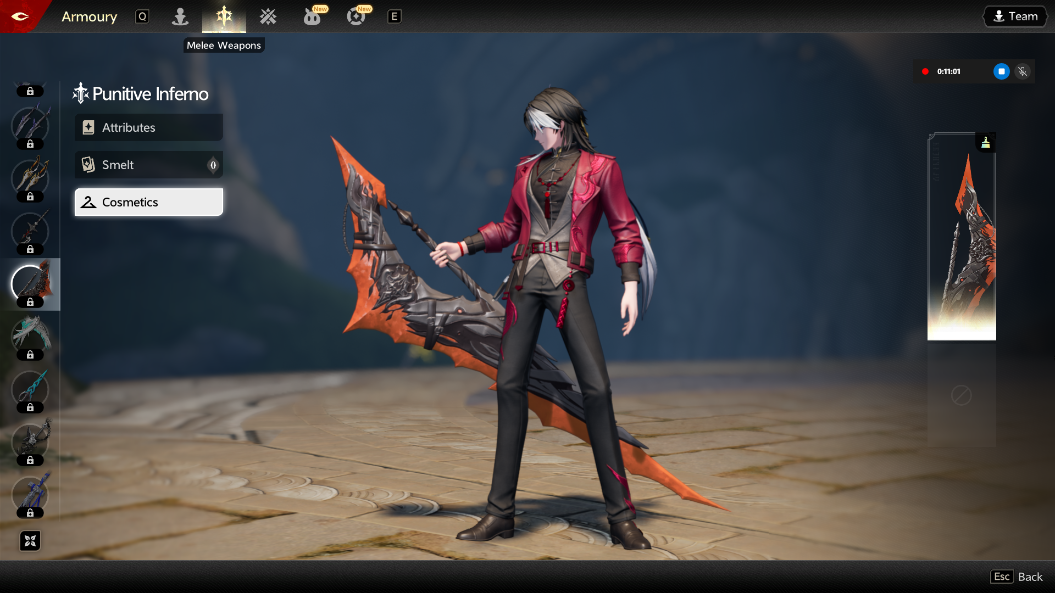Pick the golden winged weapon icon
1055x593 pixels.
[x=30, y=178]
